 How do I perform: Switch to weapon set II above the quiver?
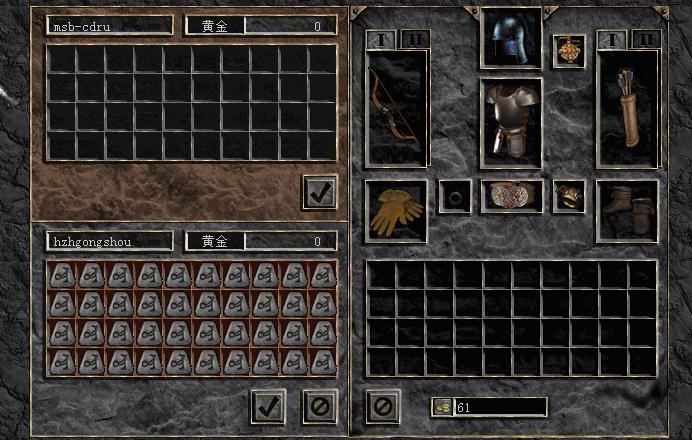(x=646, y=39)
